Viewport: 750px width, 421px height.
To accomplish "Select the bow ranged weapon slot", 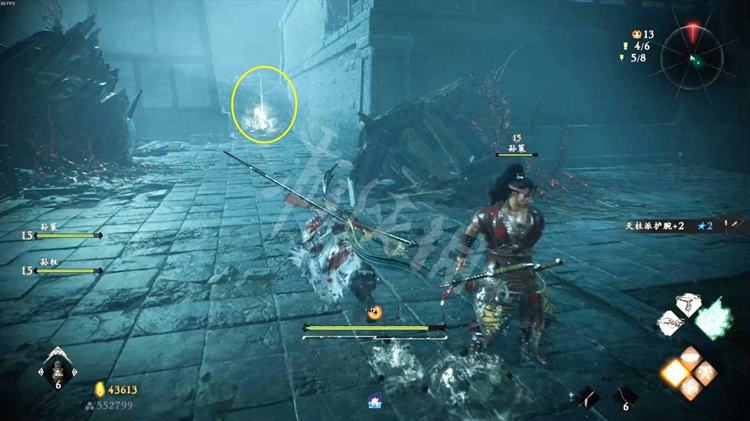I will coord(588,397).
